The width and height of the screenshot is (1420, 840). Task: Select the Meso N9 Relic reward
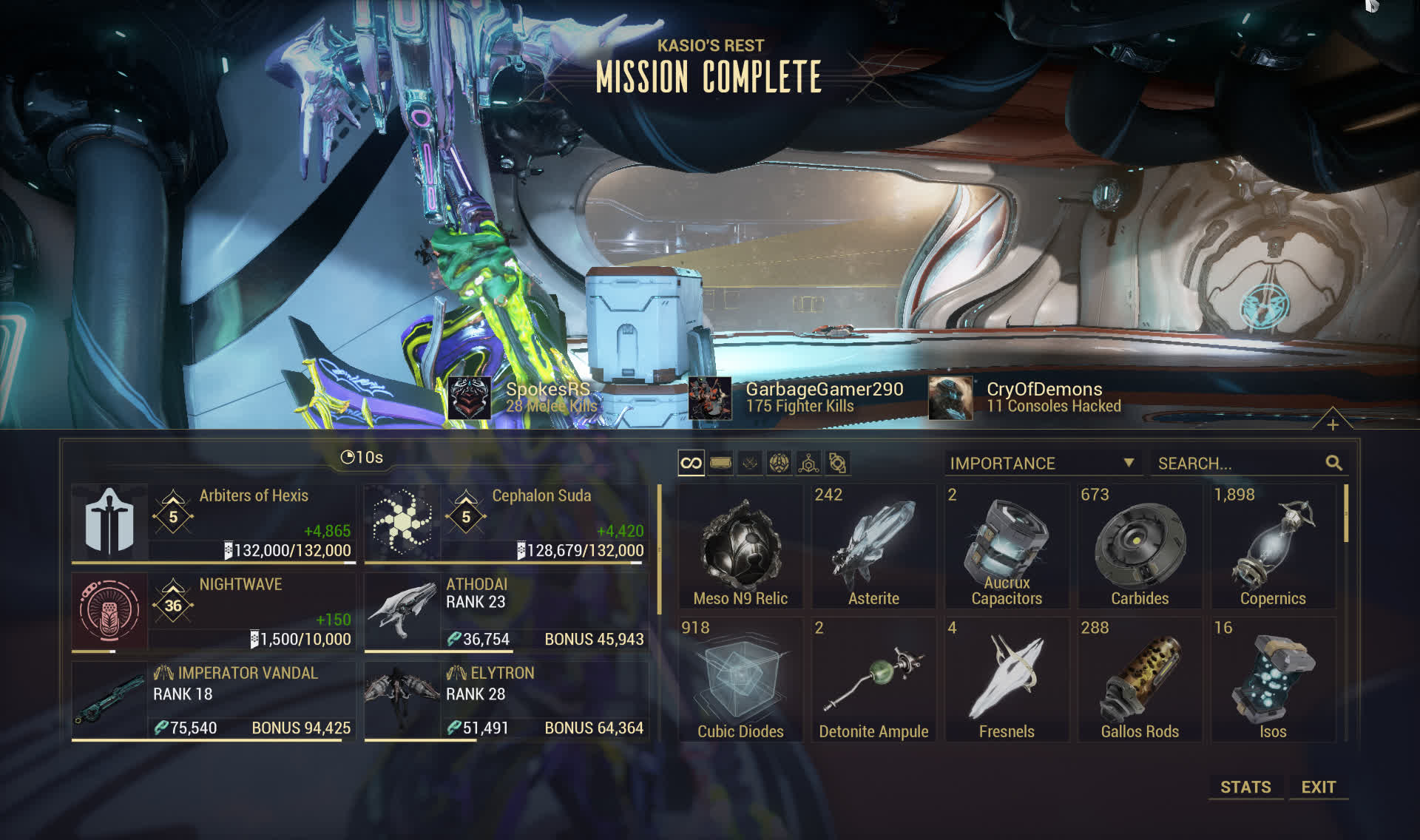tap(740, 546)
